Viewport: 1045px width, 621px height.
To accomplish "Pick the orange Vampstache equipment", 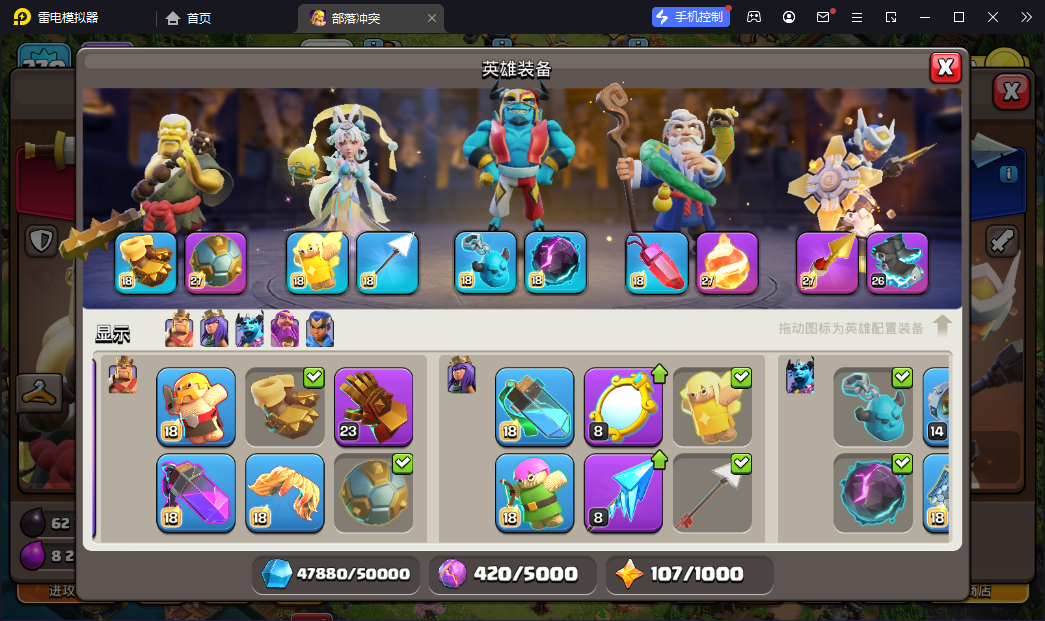I will click(285, 492).
